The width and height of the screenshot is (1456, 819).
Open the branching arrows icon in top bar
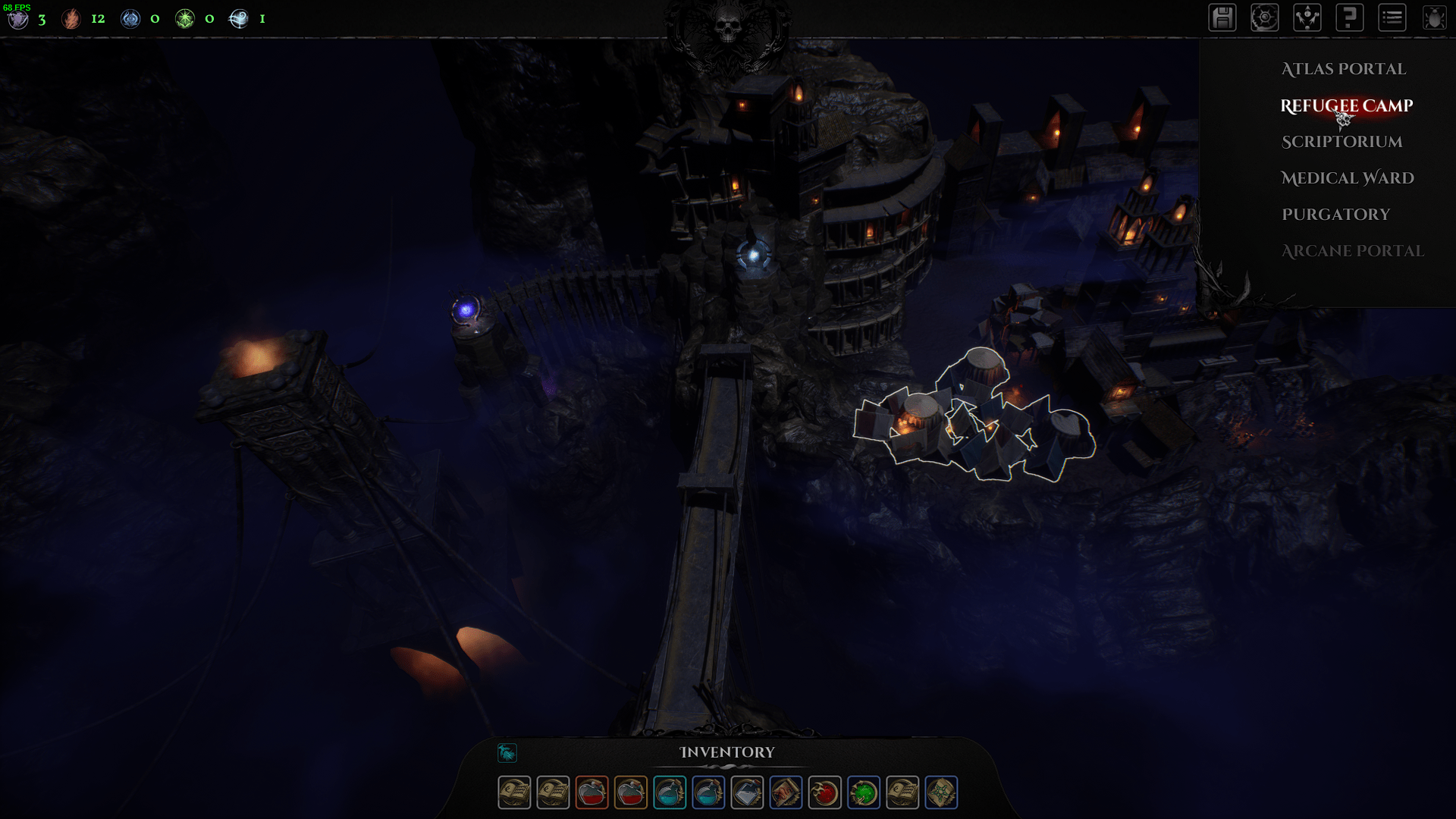(x=1307, y=18)
